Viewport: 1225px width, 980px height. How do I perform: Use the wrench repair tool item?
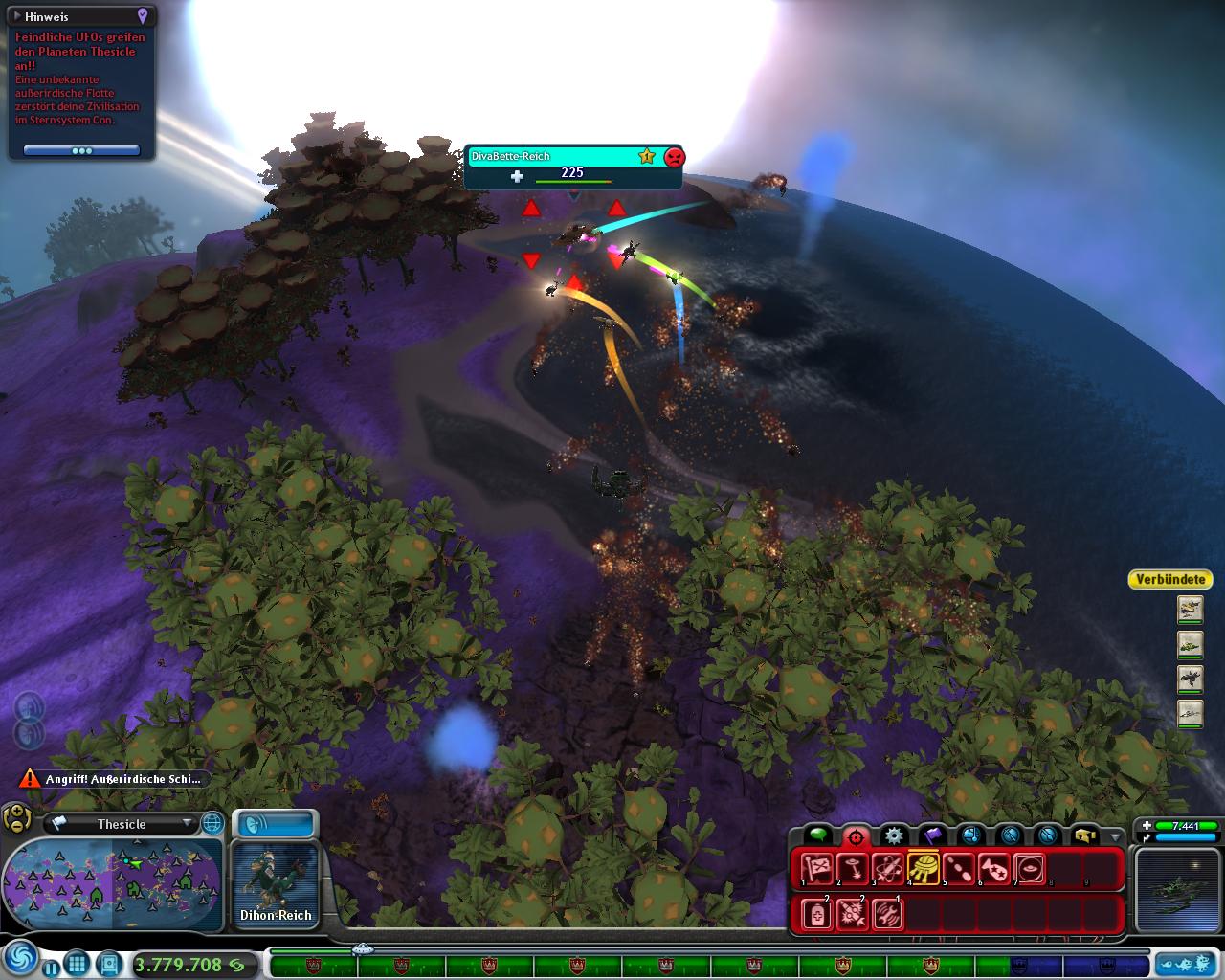point(887,915)
